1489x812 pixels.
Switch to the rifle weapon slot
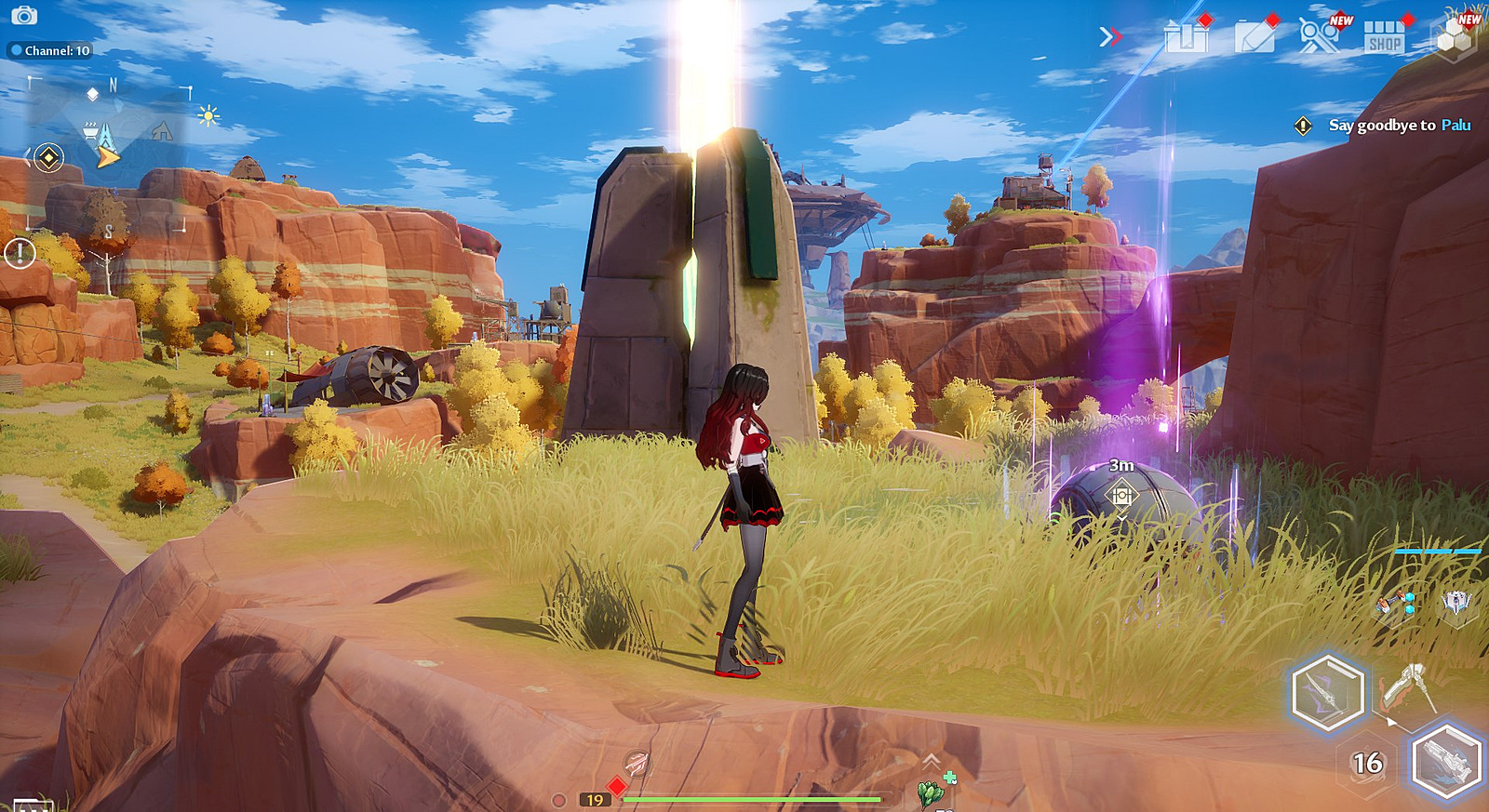tap(1446, 761)
